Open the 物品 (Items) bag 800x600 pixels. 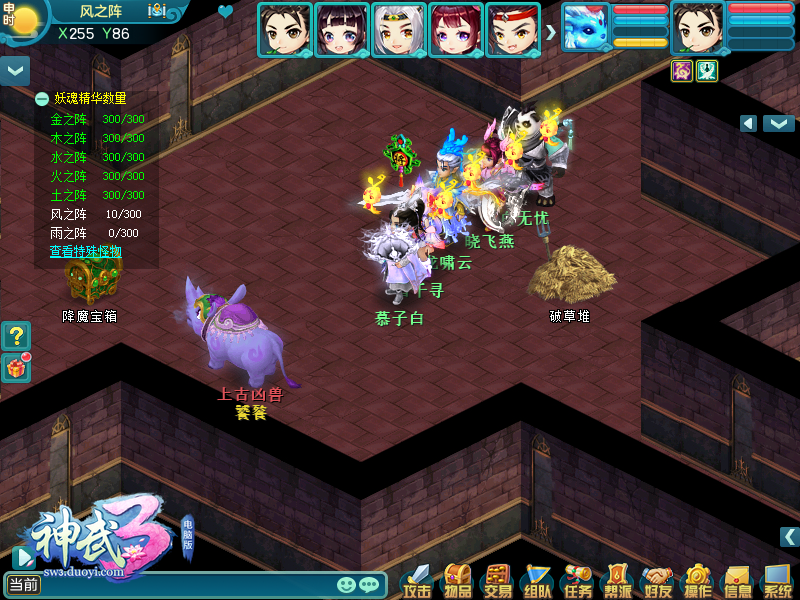pos(457,581)
